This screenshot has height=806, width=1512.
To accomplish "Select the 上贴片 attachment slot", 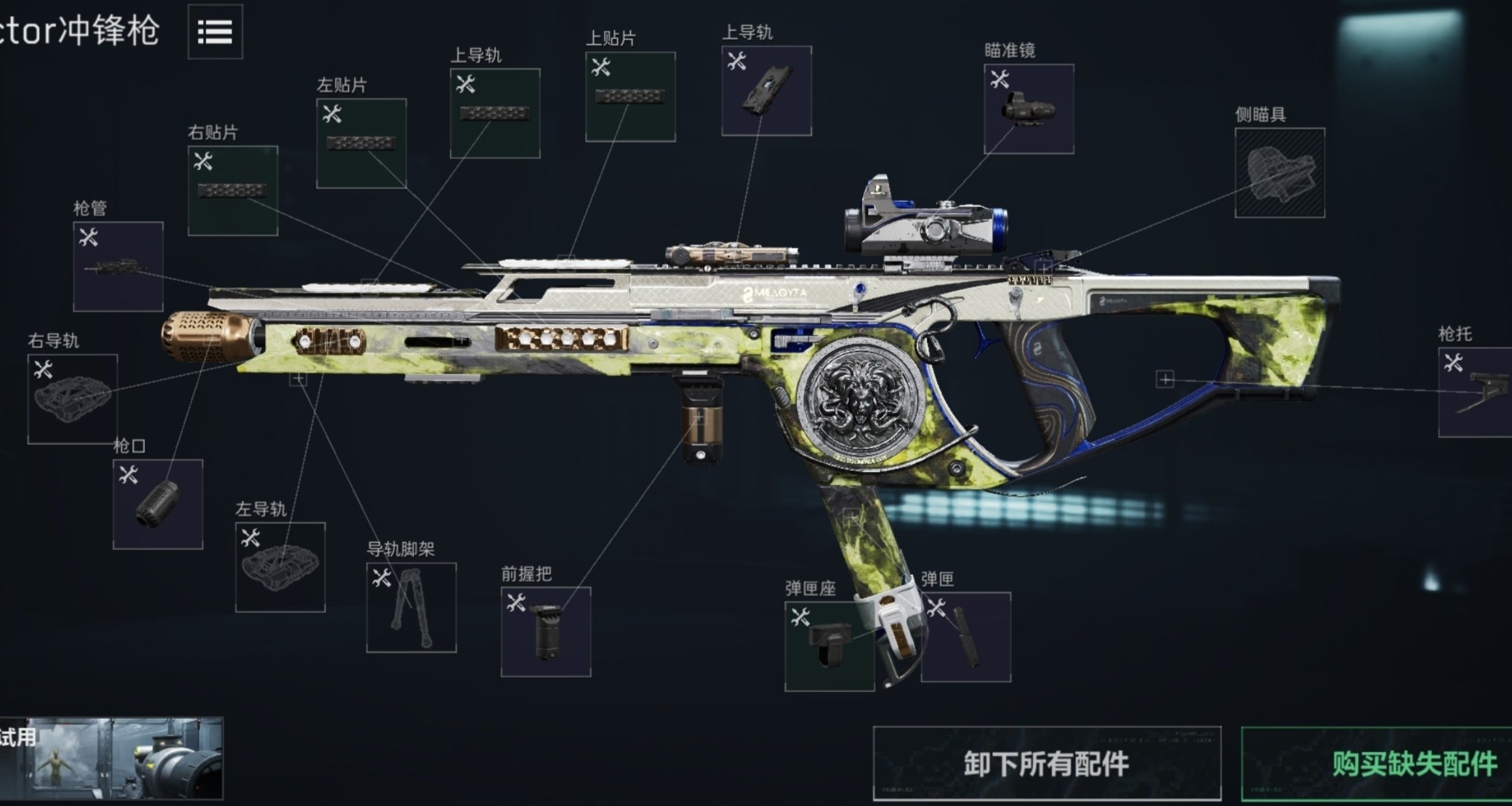I will pos(630,97).
